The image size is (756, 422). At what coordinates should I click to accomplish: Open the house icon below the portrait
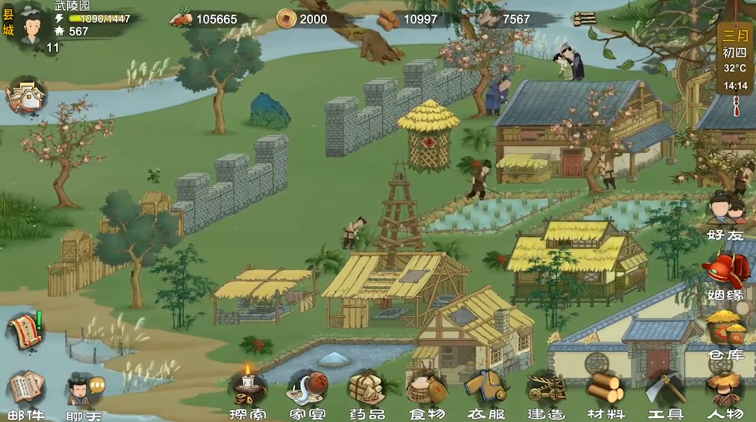(x=25, y=96)
